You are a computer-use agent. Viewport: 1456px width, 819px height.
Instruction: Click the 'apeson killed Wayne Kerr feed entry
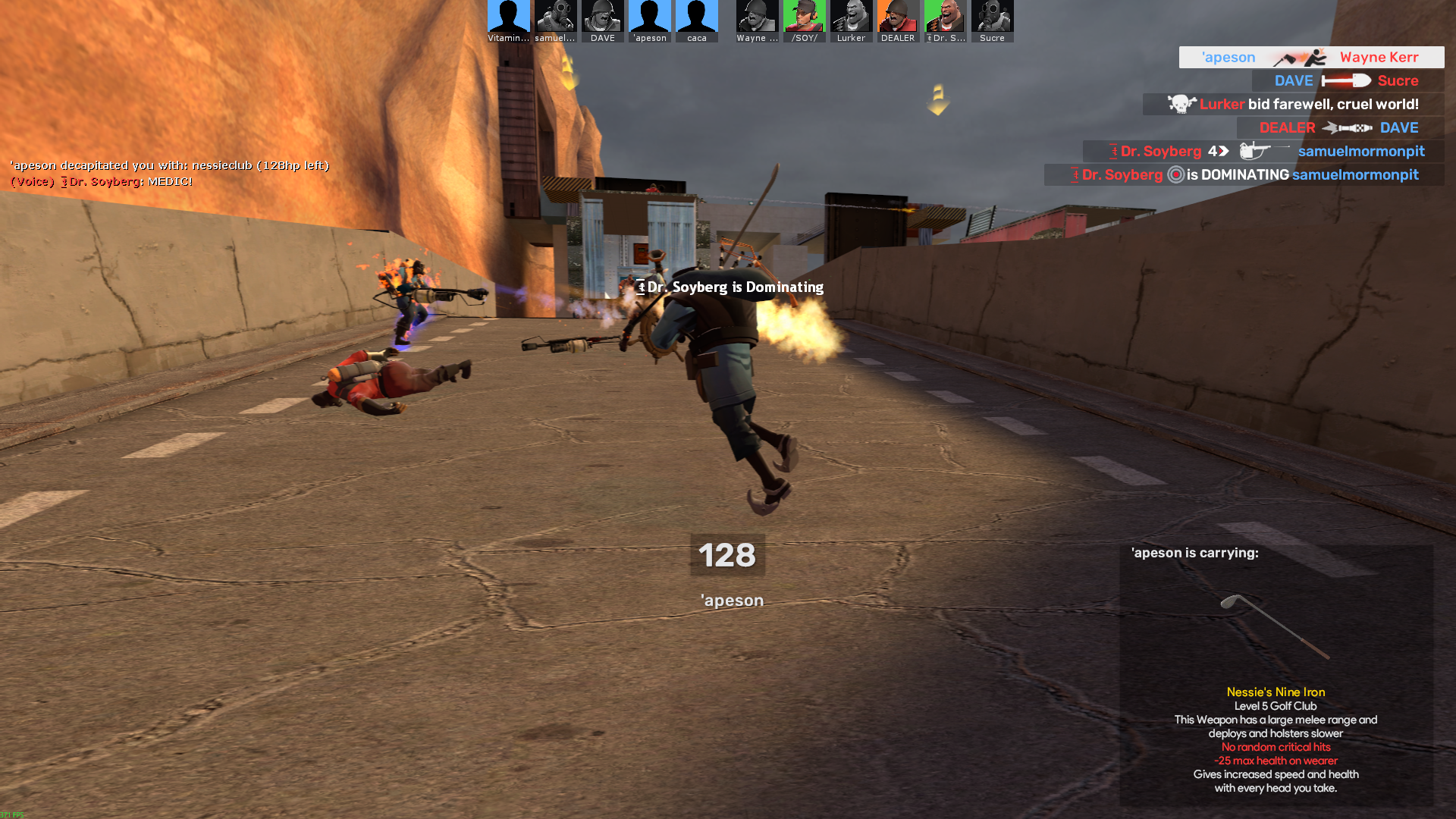tap(1310, 58)
